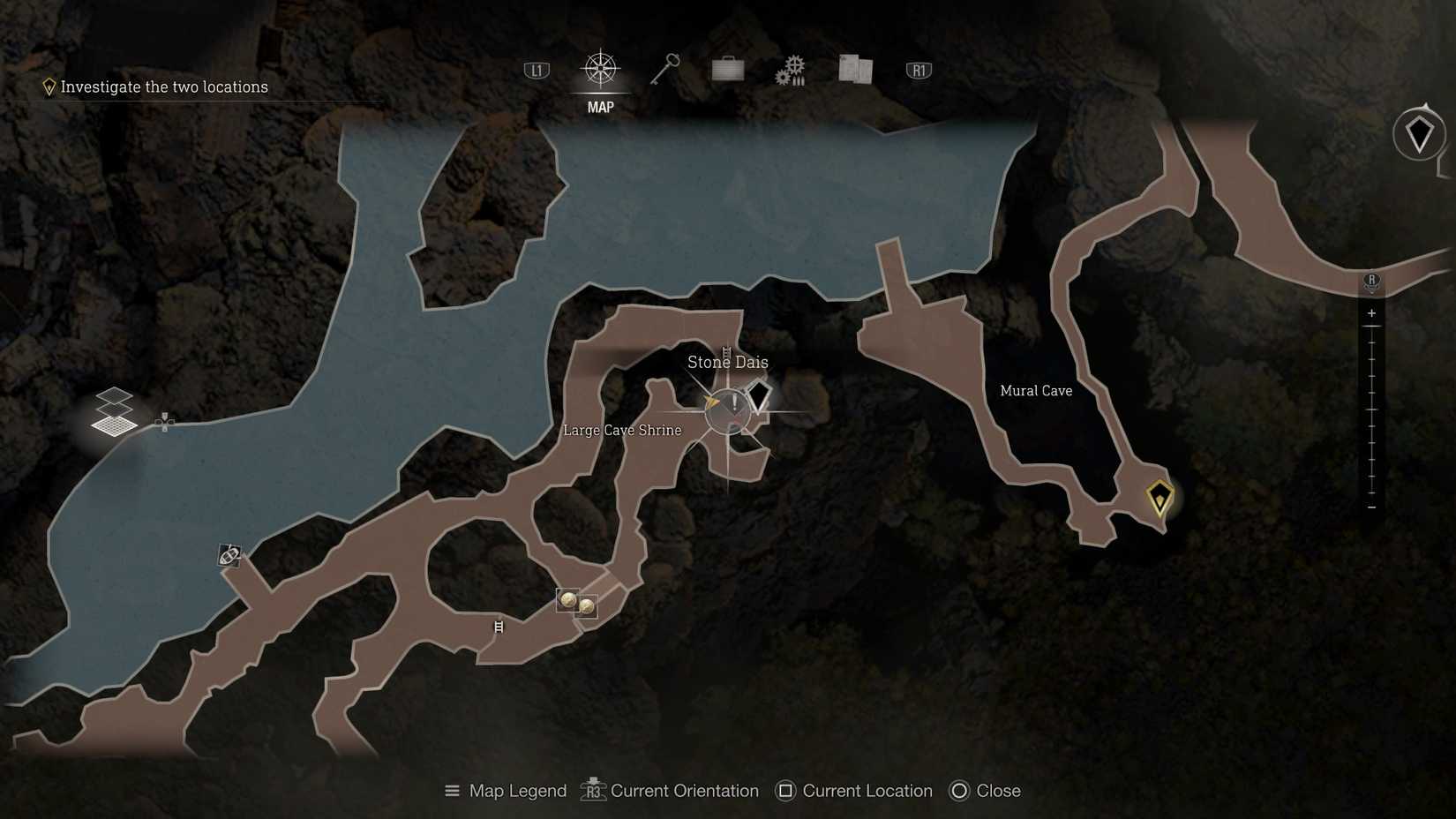The width and height of the screenshot is (1456, 819).
Task: Select the compass orientation indicator top right
Action: (1419, 134)
